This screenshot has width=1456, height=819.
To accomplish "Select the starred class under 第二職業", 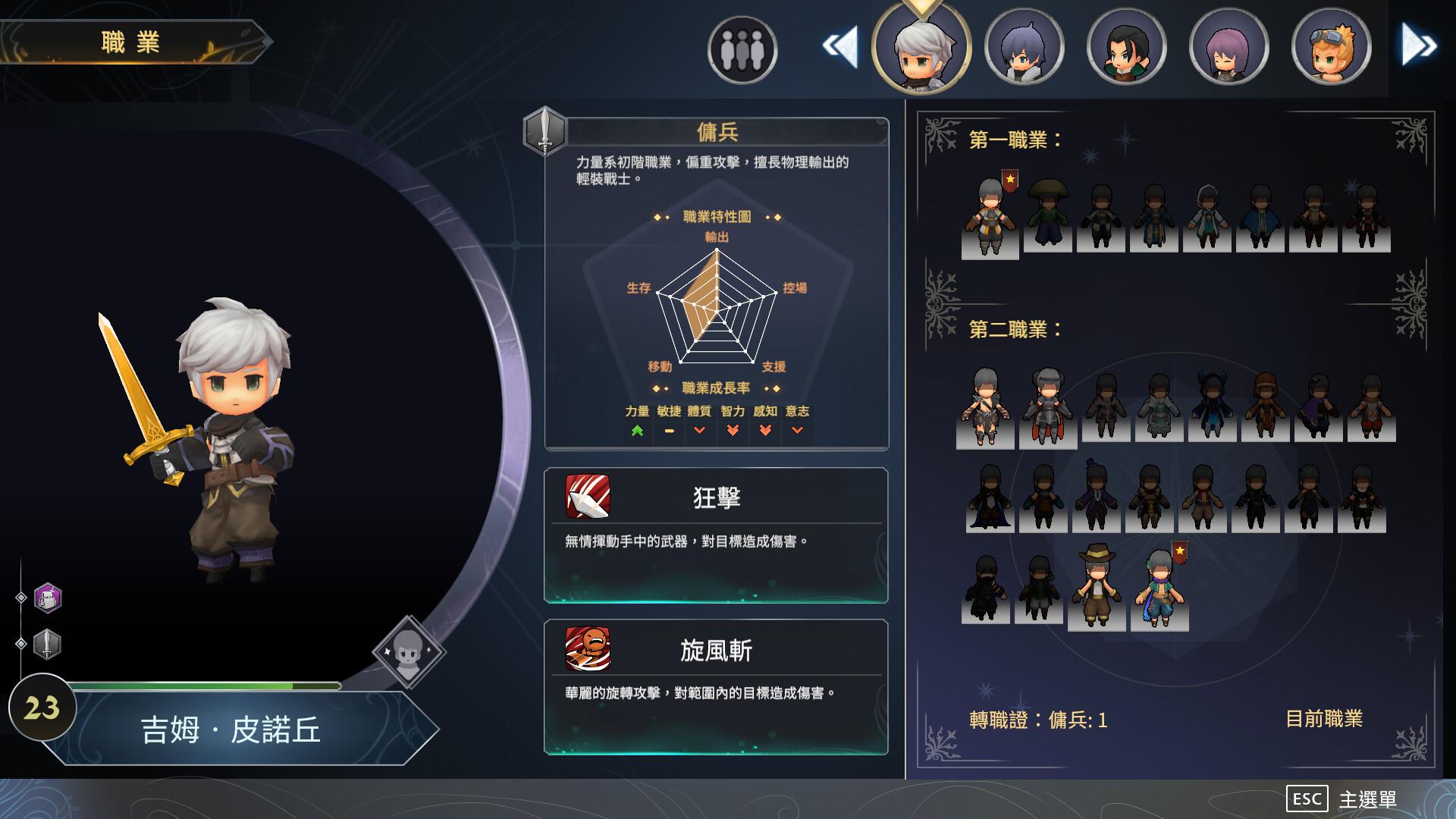I will (x=1159, y=588).
